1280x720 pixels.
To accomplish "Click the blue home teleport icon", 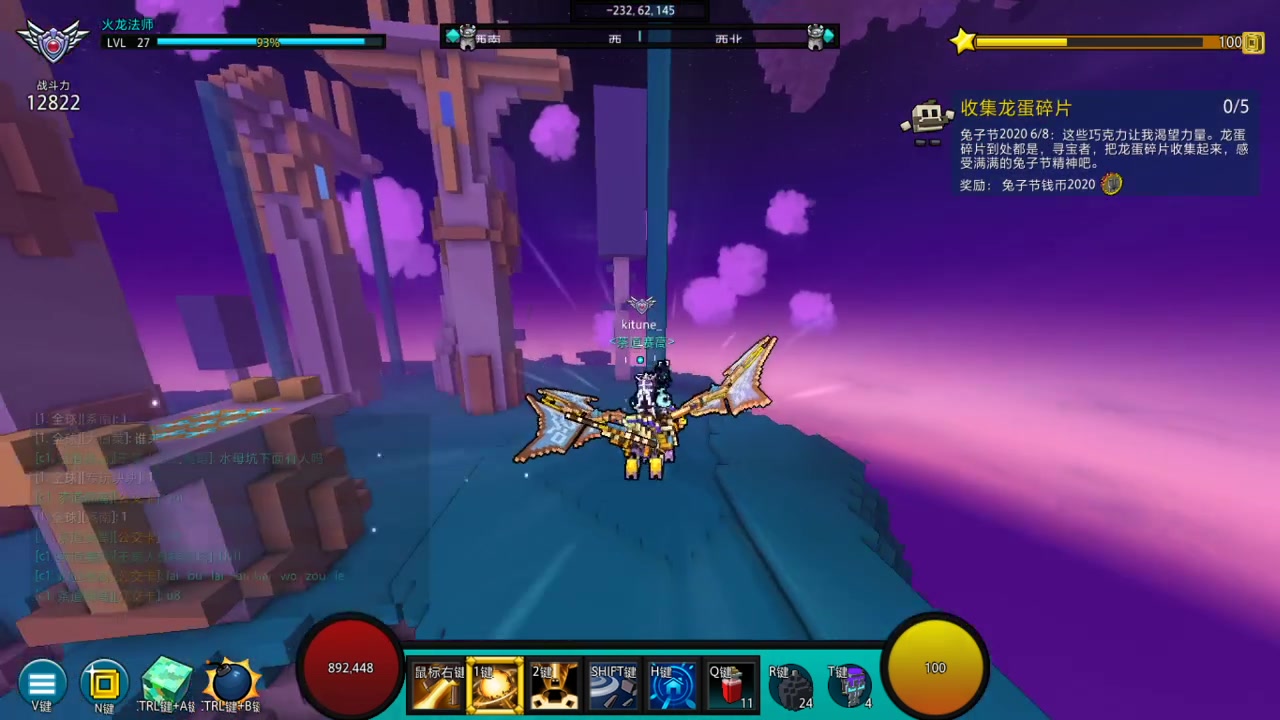I will [x=672, y=686].
